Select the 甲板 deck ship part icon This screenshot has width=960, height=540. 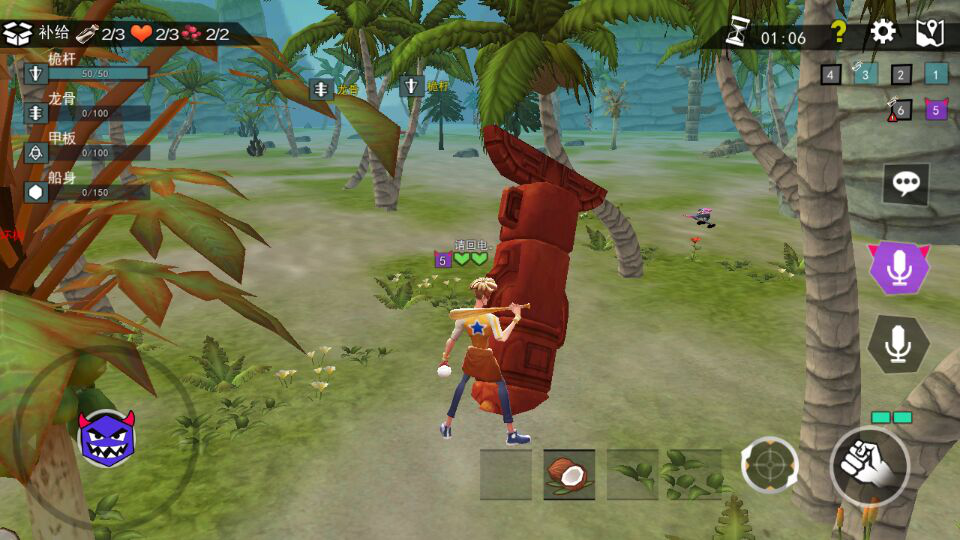[x=36, y=152]
